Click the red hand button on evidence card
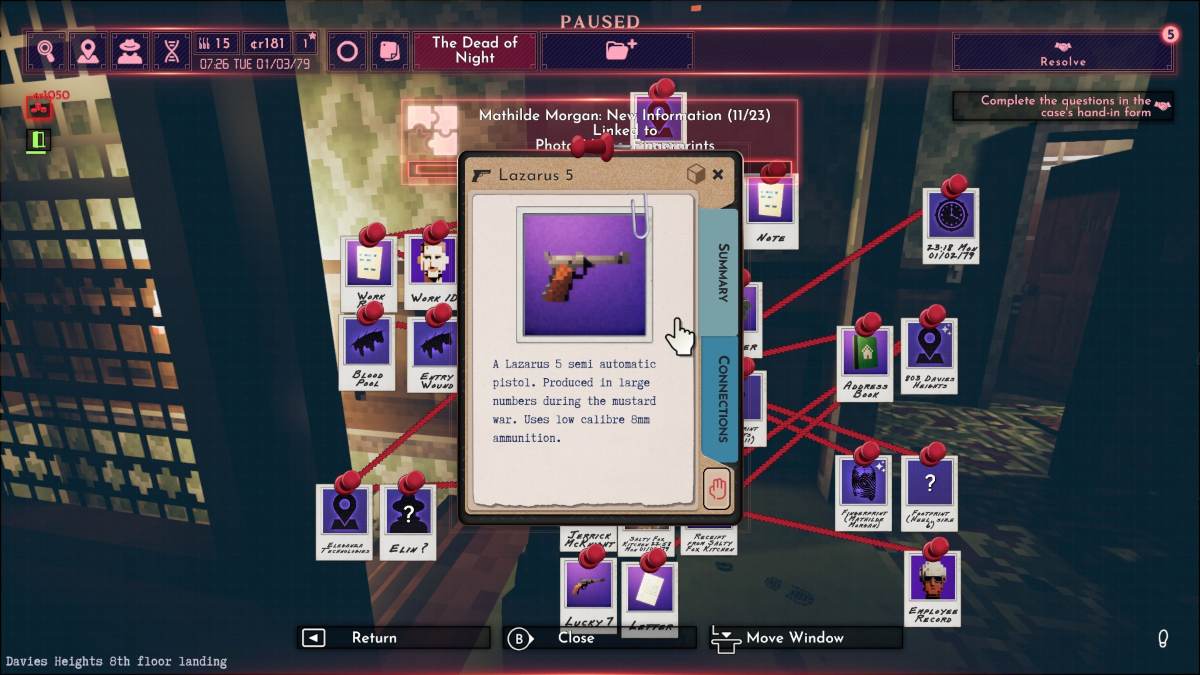 716,489
